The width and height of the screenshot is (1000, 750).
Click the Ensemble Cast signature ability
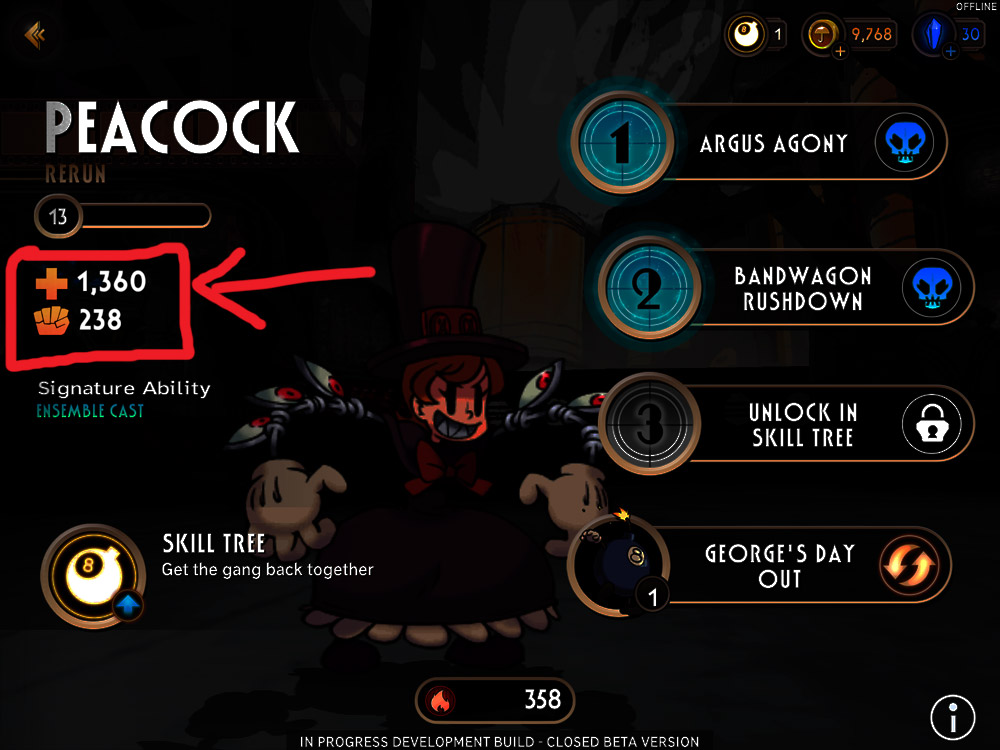(x=90, y=411)
